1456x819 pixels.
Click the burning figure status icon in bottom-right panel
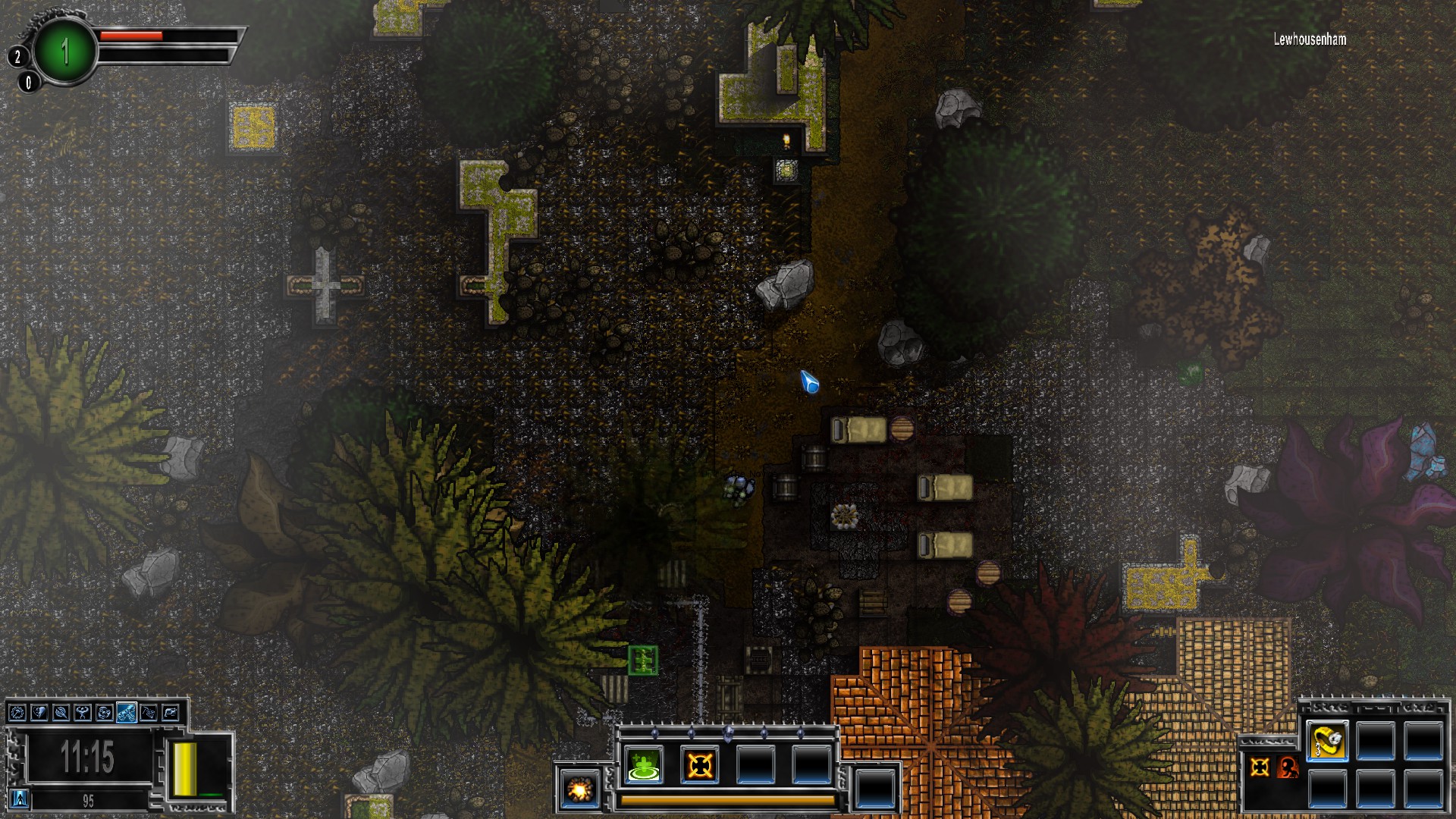(1288, 767)
